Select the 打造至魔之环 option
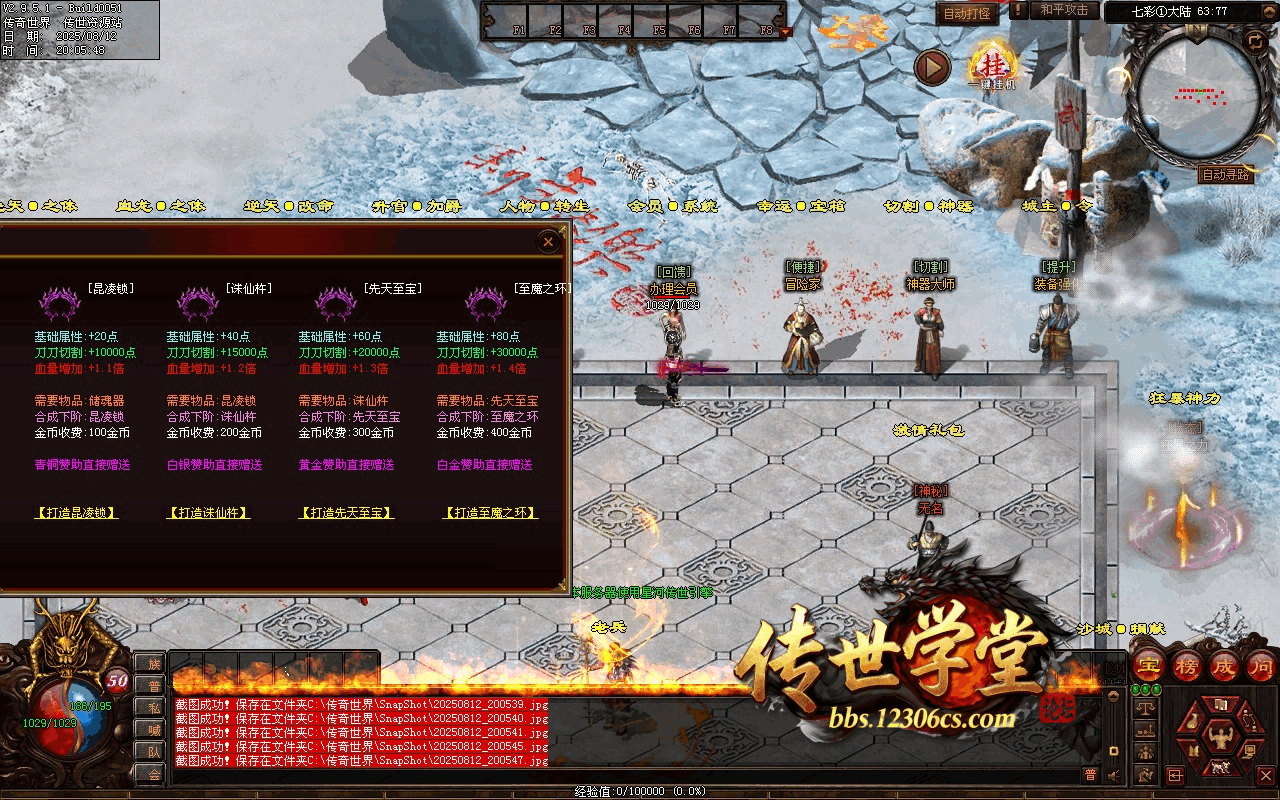This screenshot has height=800, width=1280. (490, 513)
